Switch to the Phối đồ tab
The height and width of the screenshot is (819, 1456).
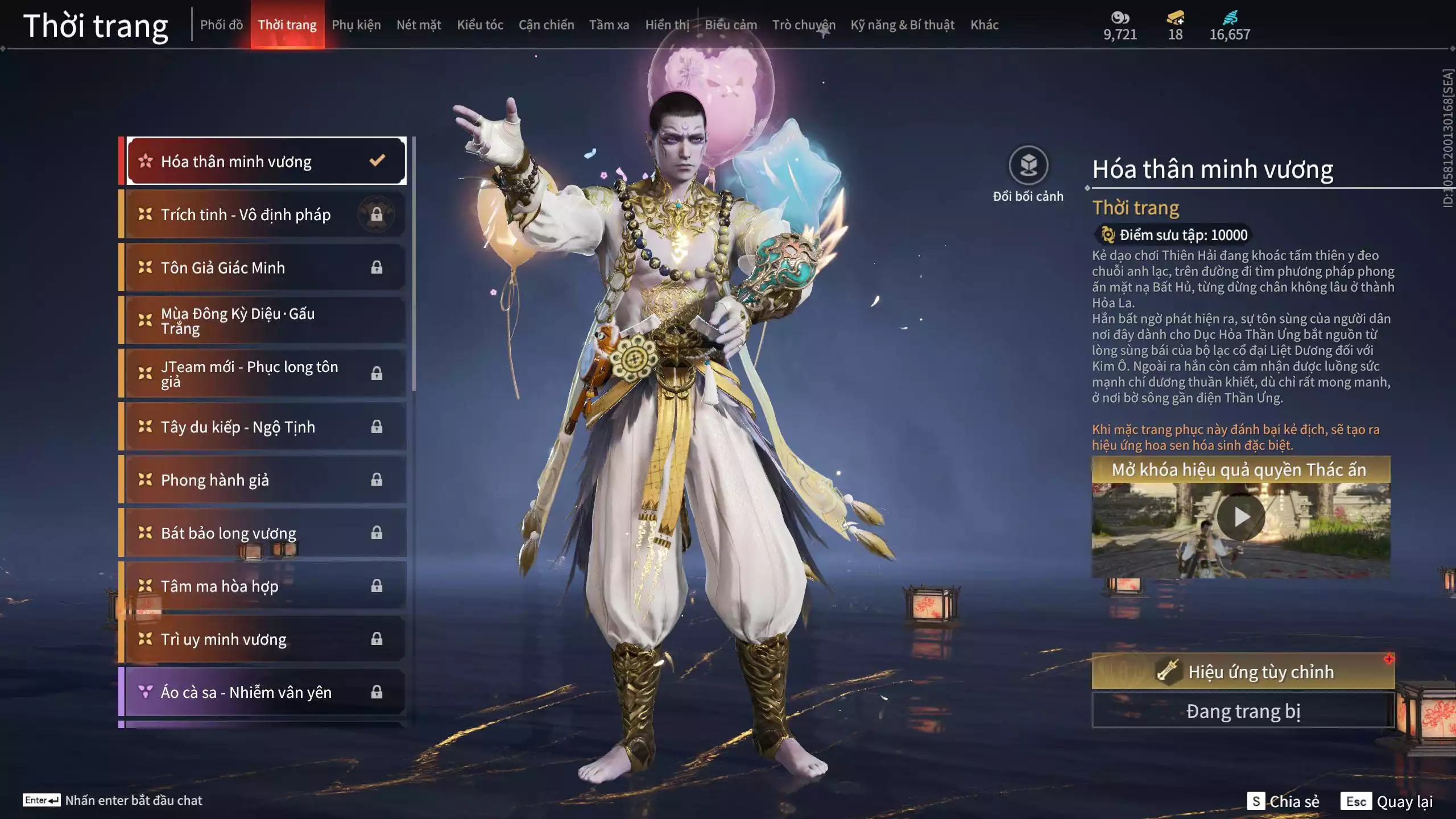pyautogui.click(x=221, y=25)
